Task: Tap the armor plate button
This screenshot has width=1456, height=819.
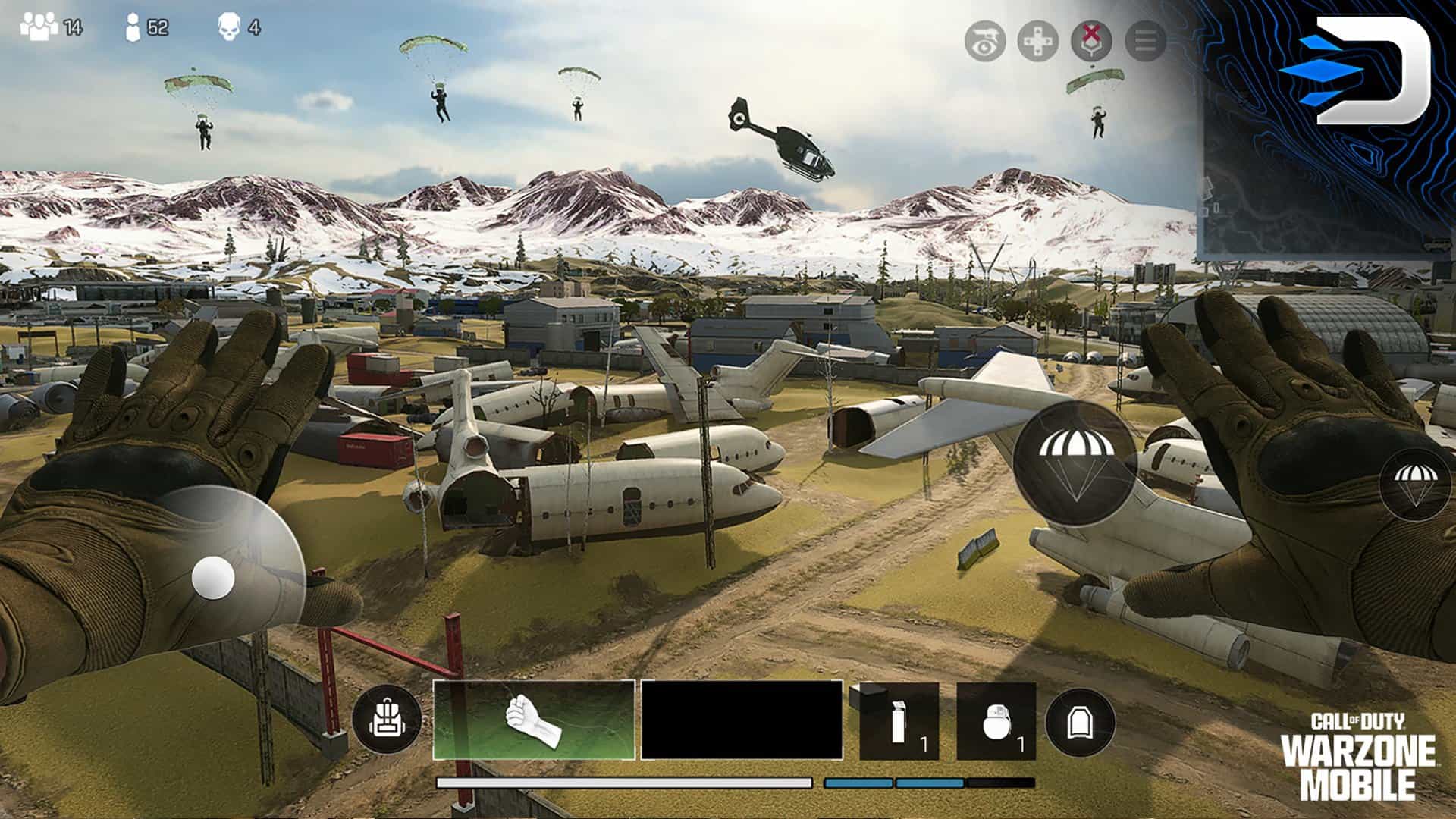Action: (1080, 723)
